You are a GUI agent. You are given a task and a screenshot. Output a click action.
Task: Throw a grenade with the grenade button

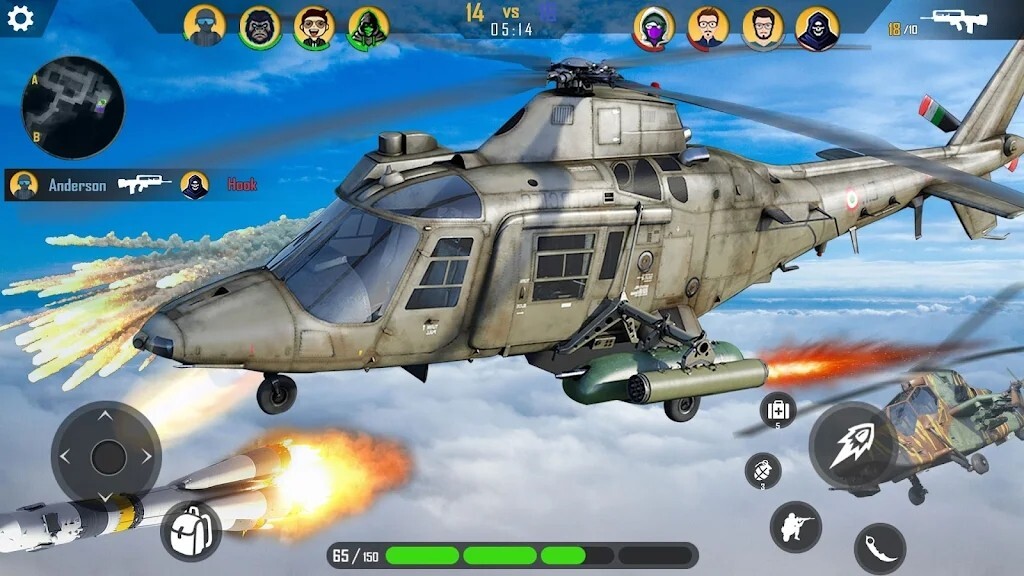pos(763,470)
